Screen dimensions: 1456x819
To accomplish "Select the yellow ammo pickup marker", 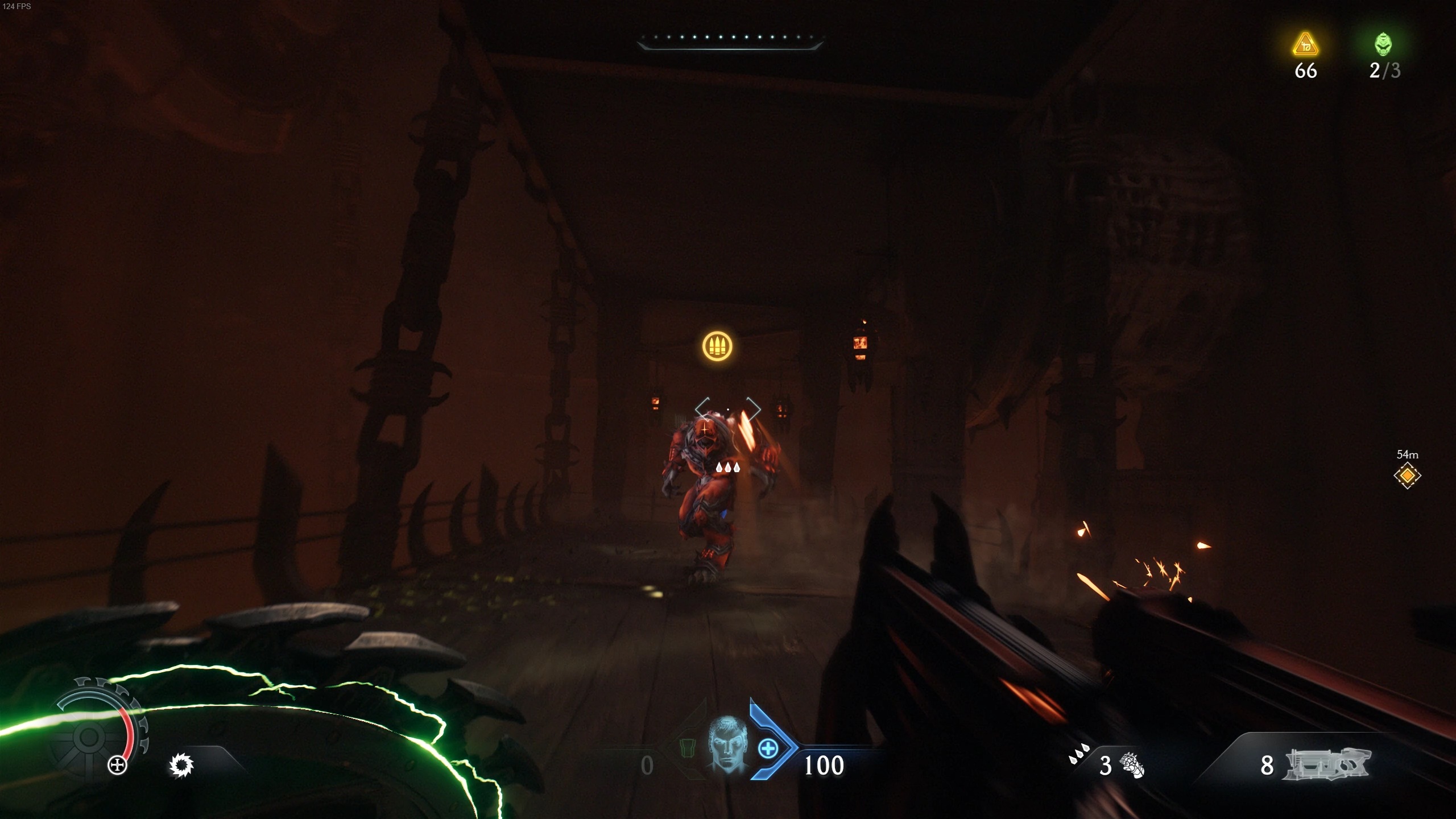I will [x=717, y=346].
